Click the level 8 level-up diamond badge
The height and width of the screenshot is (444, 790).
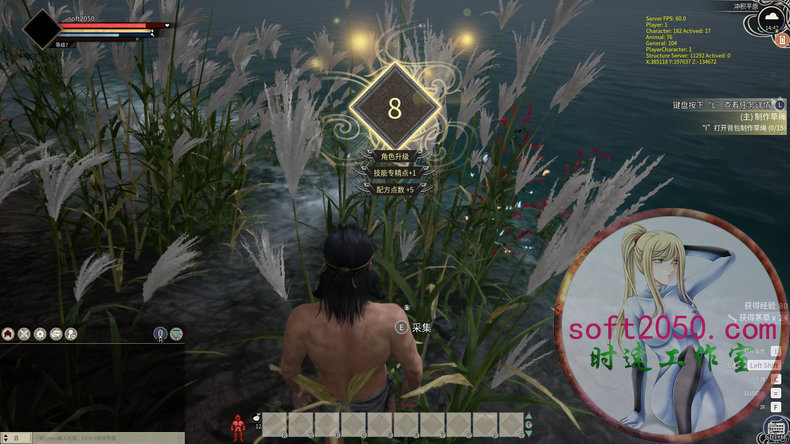(394, 108)
